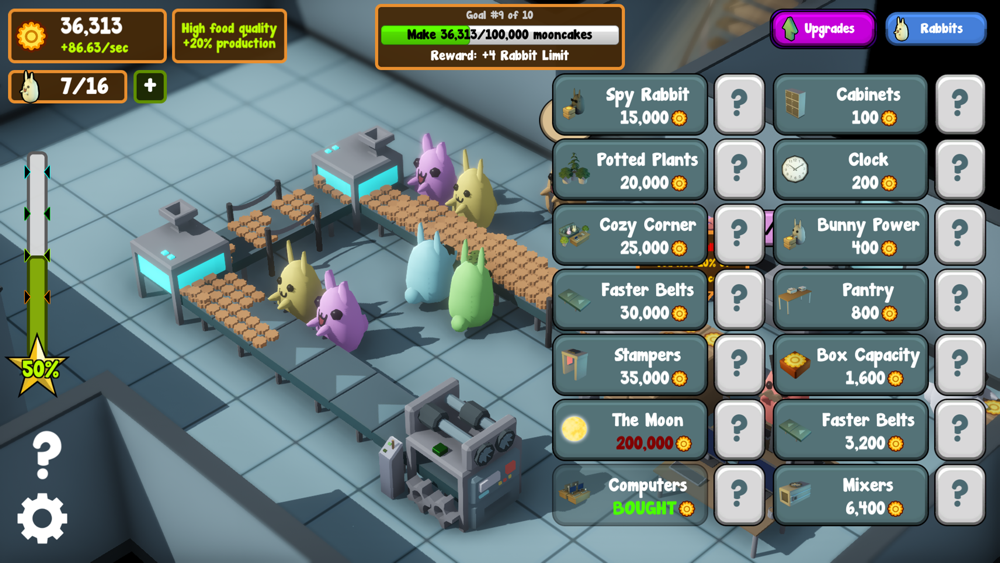Open the Upgrades tab
Image resolution: width=1000 pixels, height=563 pixels.
click(x=822, y=28)
